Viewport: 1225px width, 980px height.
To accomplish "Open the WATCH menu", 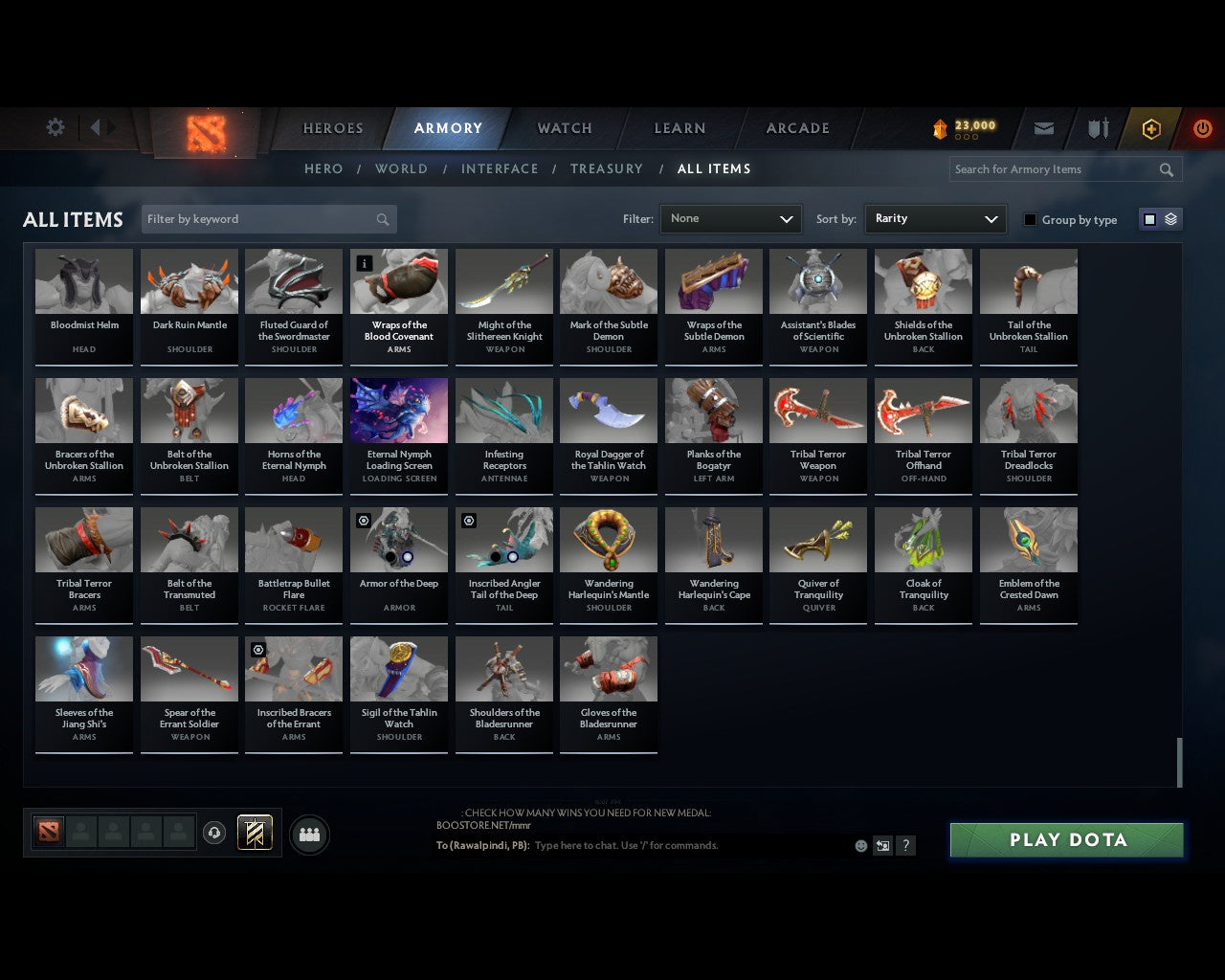I will tap(563, 128).
